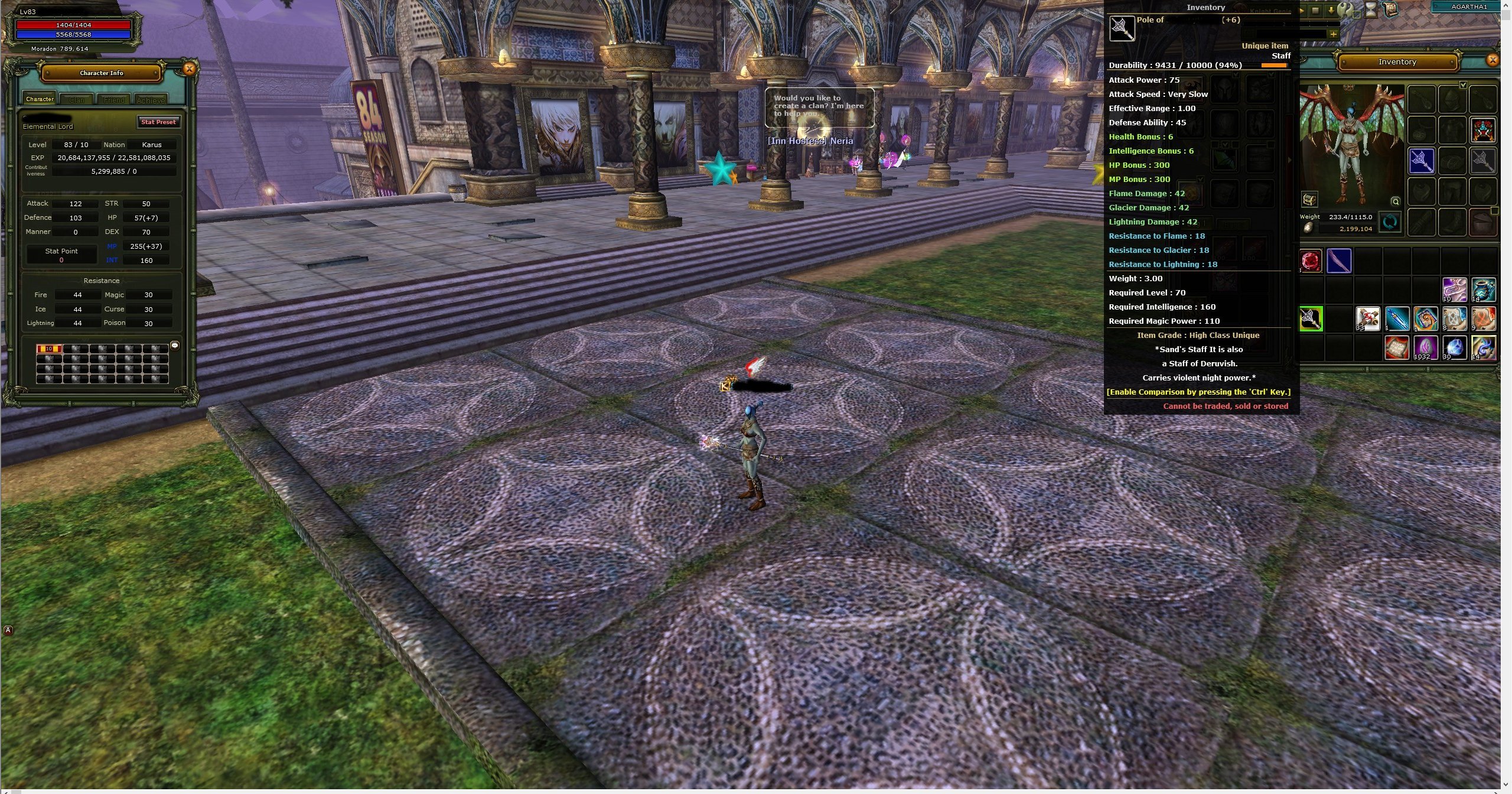
Task: Open the treasure chest button under the character
Action: click(1309, 200)
